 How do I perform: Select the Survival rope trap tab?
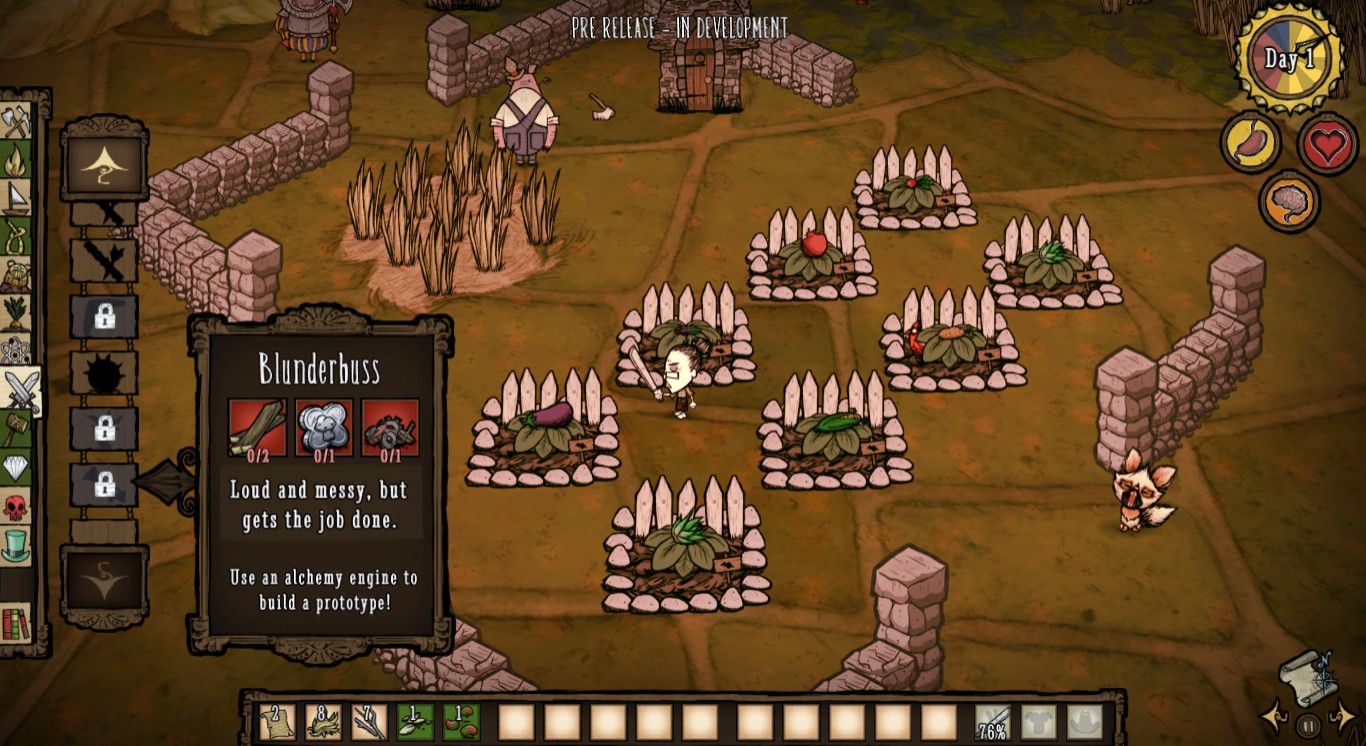pos(17,236)
